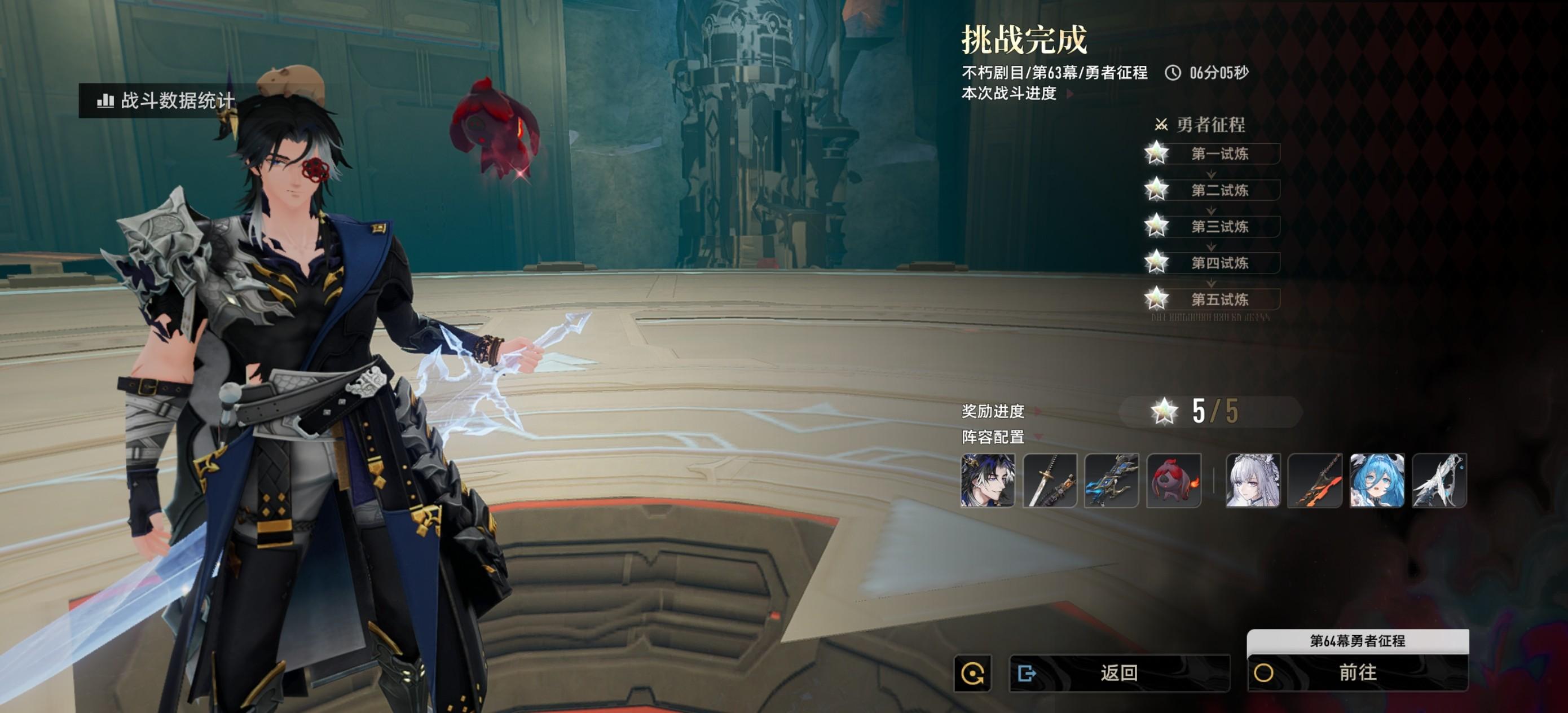Viewport: 1568px width, 713px height.
Task: Select the 第二试炼 trial entry
Action: coord(1219,191)
